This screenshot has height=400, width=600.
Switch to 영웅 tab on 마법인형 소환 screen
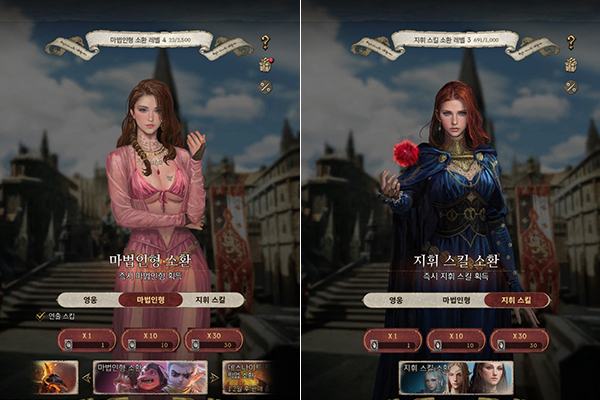88,299
